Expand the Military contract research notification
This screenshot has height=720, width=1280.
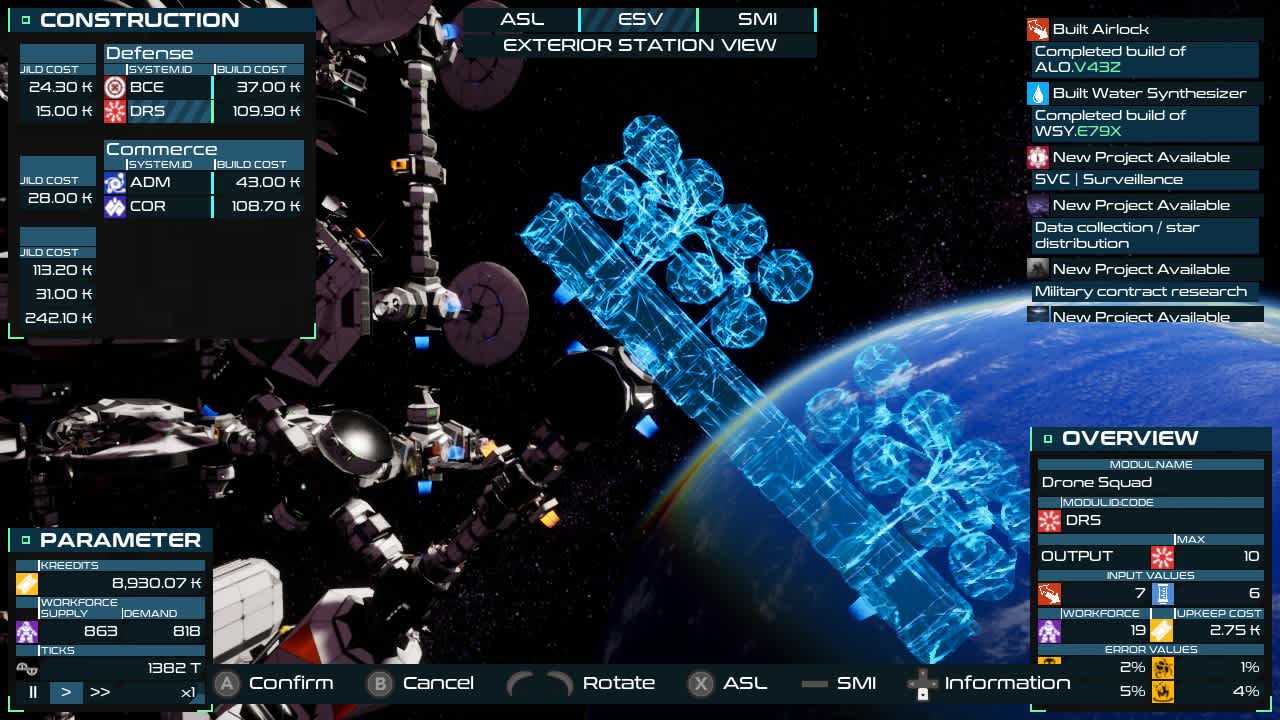click(x=1143, y=291)
